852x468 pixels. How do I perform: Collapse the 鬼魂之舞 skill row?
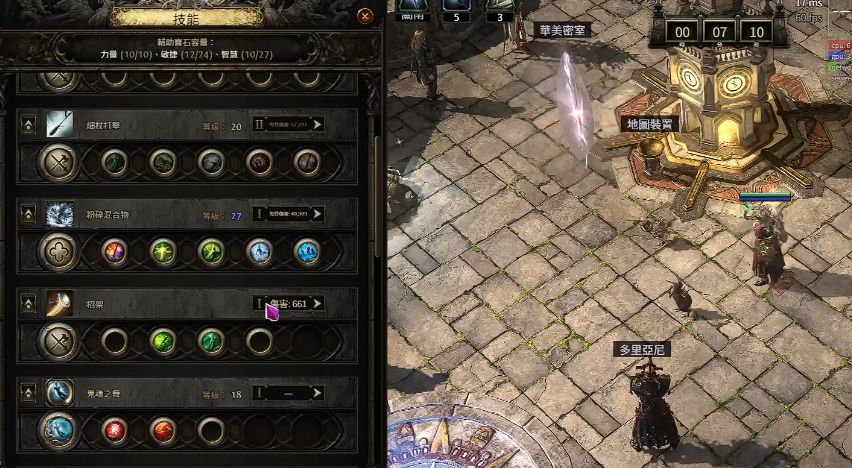click(x=28, y=393)
